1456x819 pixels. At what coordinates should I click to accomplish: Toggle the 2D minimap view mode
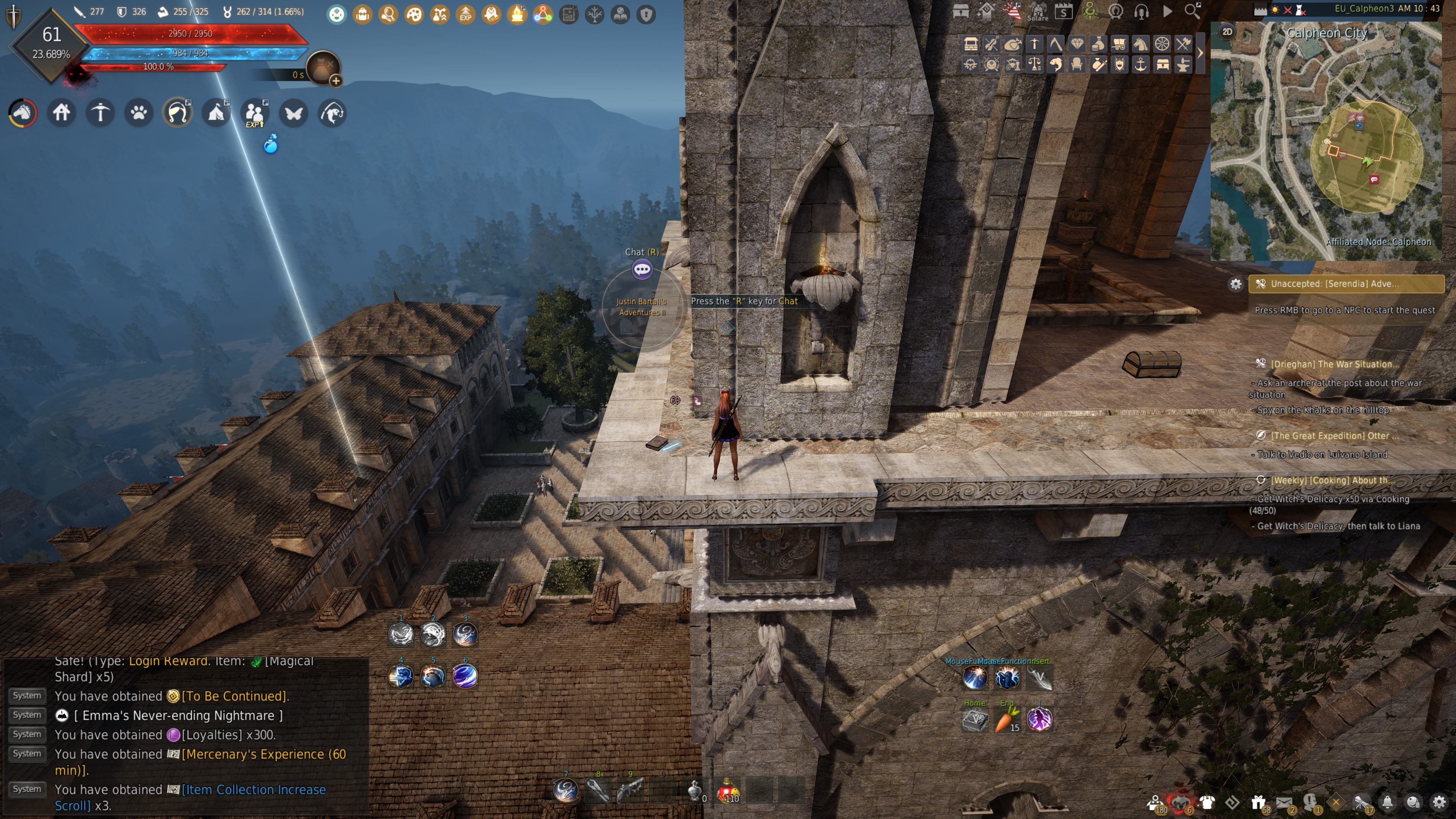pyautogui.click(x=1227, y=33)
